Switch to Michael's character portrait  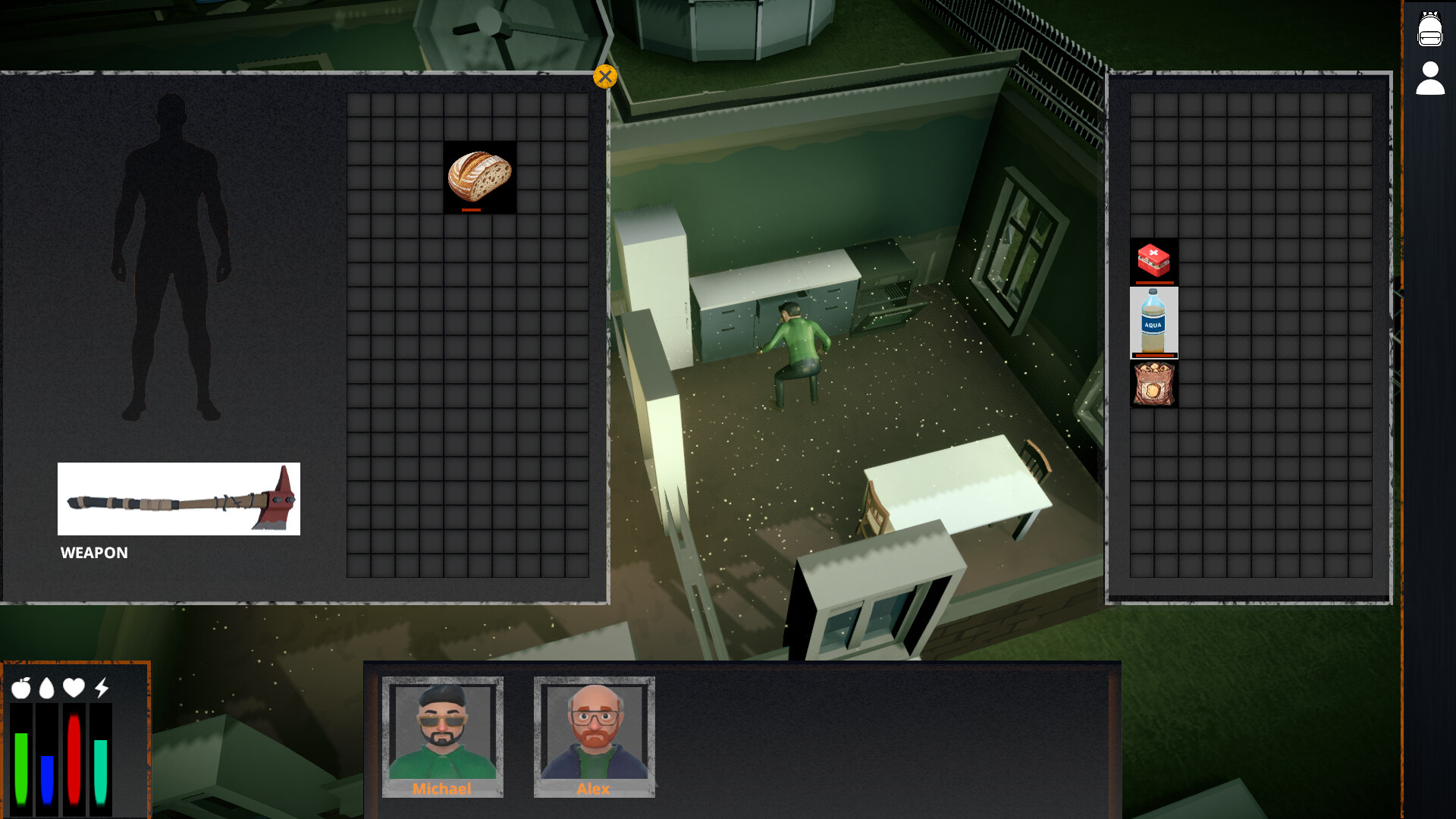pos(443,734)
